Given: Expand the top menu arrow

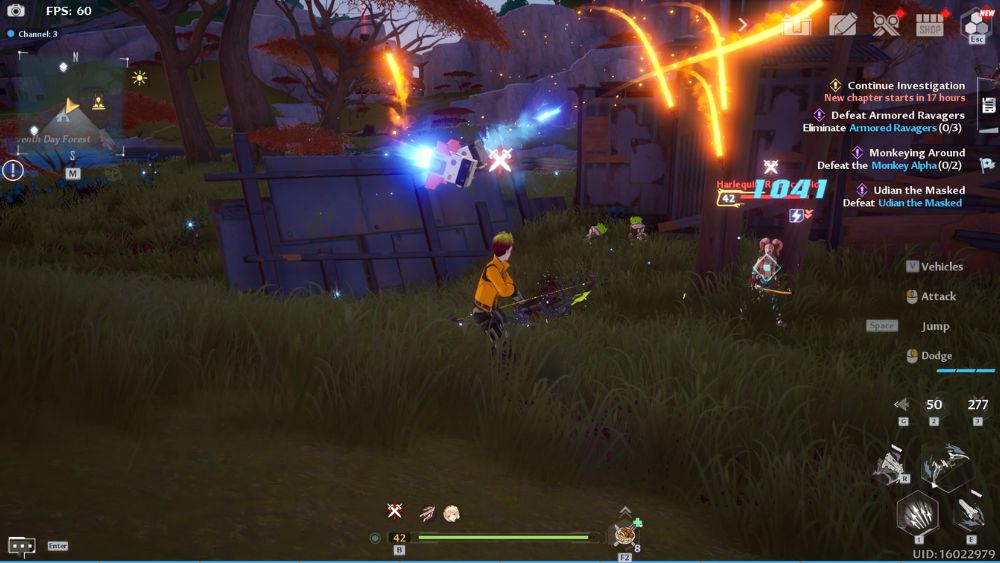Looking at the screenshot, I should [x=743, y=24].
